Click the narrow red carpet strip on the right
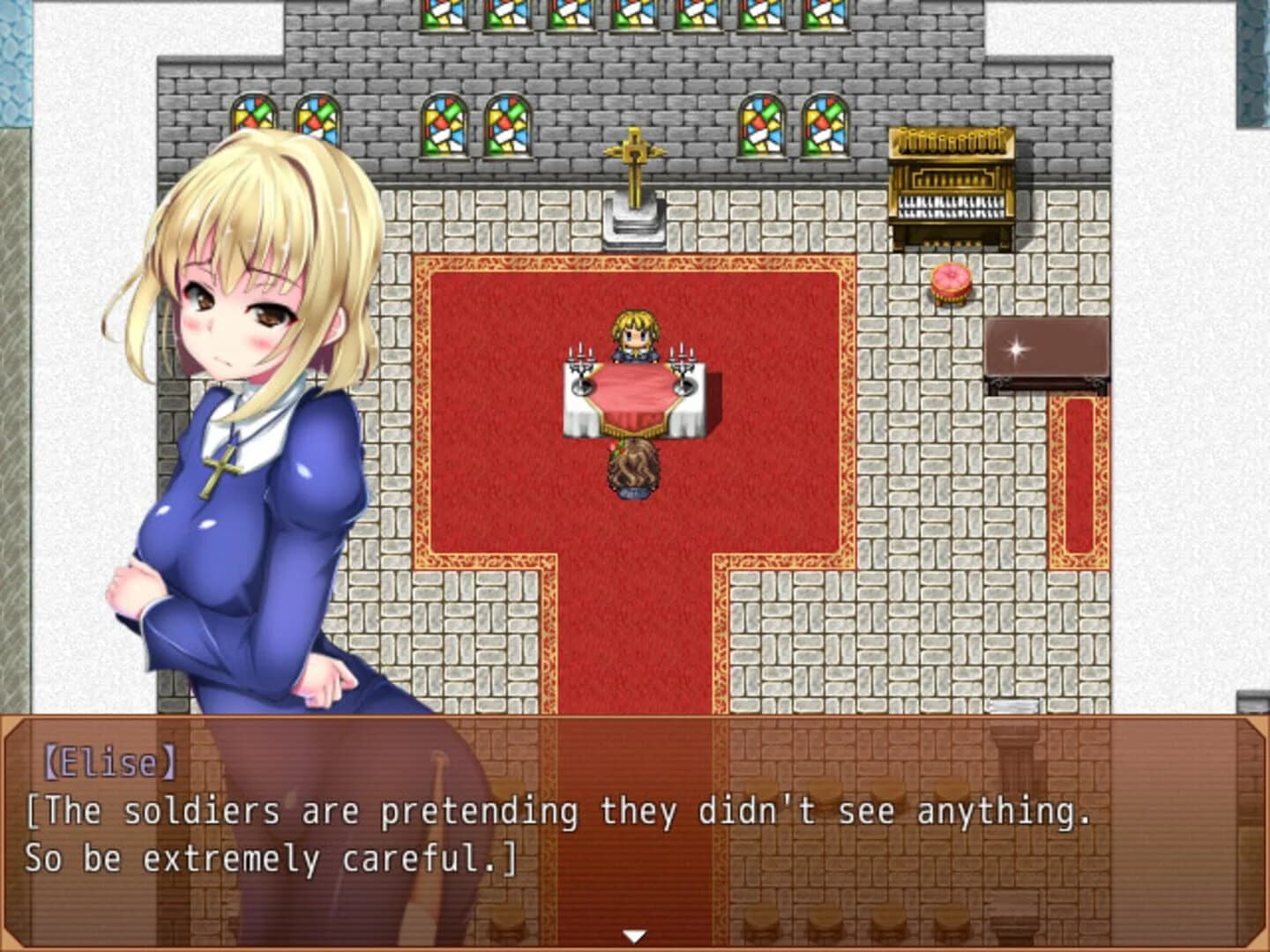Viewport: 1270px width, 952px height. (x=1078, y=476)
